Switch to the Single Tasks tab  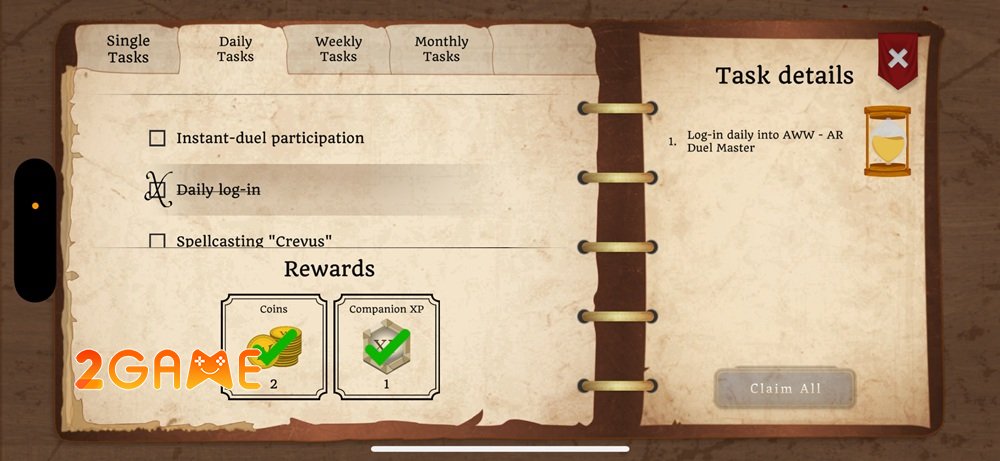128,49
